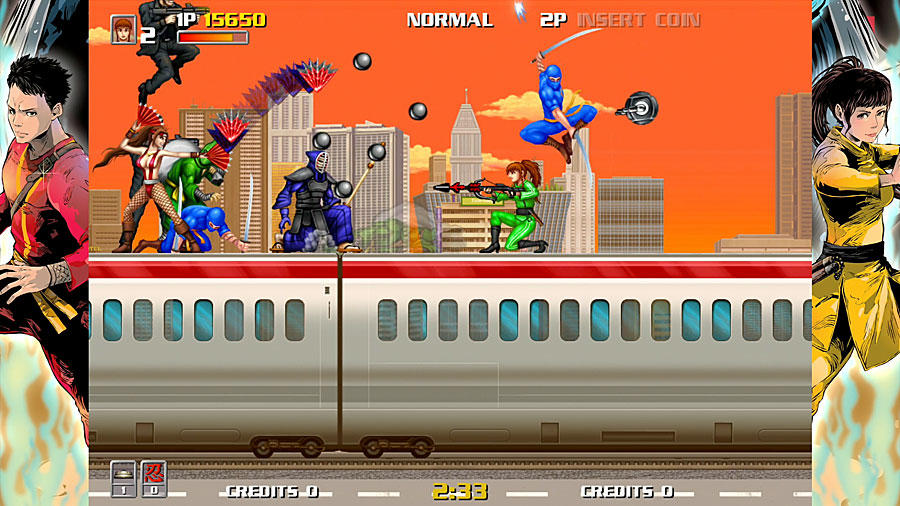Viewport: 900px width, 506px height.
Task: Click the 2P Insert Coin prompt
Action: coord(620,20)
